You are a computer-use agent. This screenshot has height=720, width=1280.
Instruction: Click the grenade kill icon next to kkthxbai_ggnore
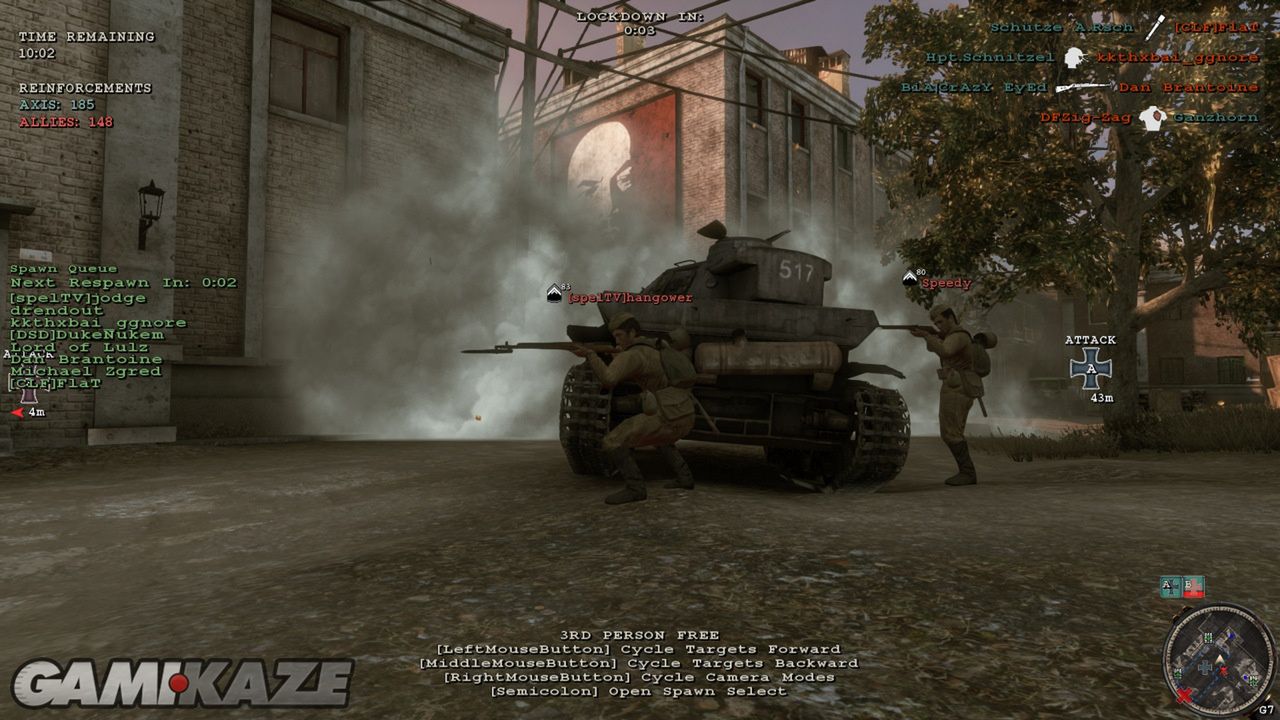(1074, 58)
